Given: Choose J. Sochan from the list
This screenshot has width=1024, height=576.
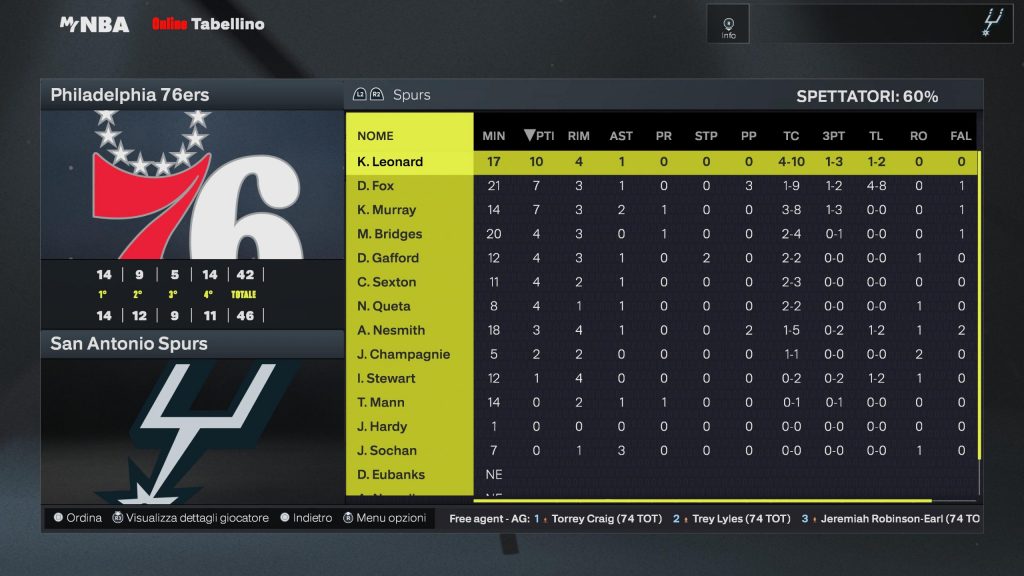Looking at the screenshot, I should click(x=386, y=450).
